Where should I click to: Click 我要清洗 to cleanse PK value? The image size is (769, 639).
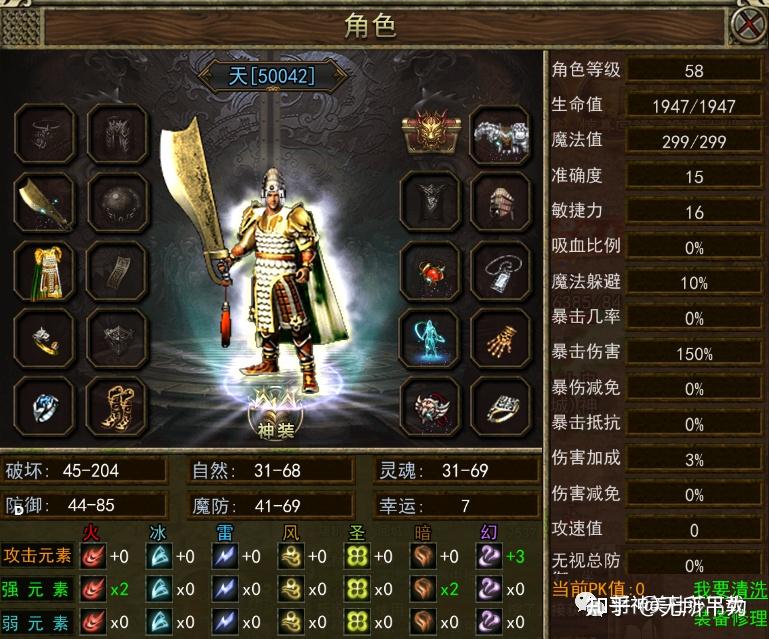(728, 589)
